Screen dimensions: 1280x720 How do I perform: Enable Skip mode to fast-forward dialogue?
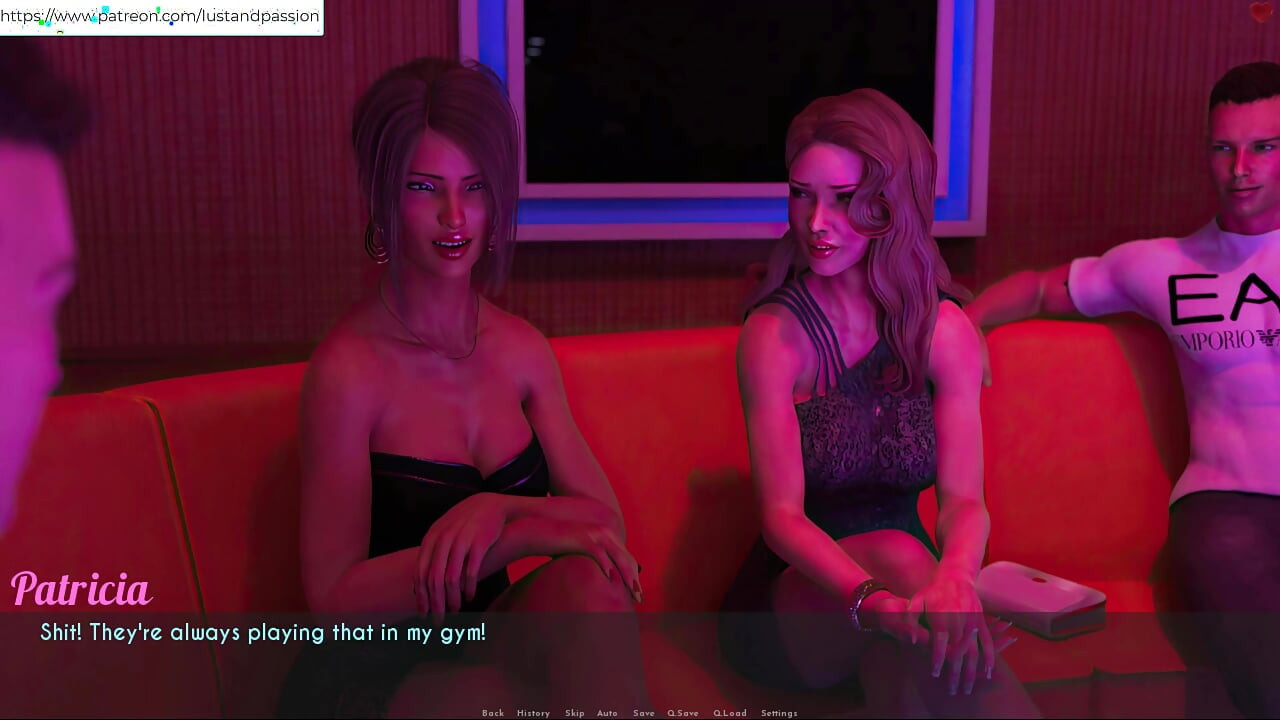pyautogui.click(x=575, y=712)
